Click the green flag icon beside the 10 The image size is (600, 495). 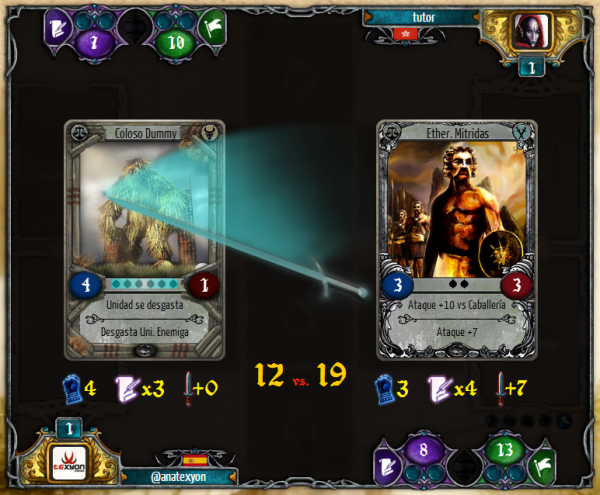tap(211, 26)
